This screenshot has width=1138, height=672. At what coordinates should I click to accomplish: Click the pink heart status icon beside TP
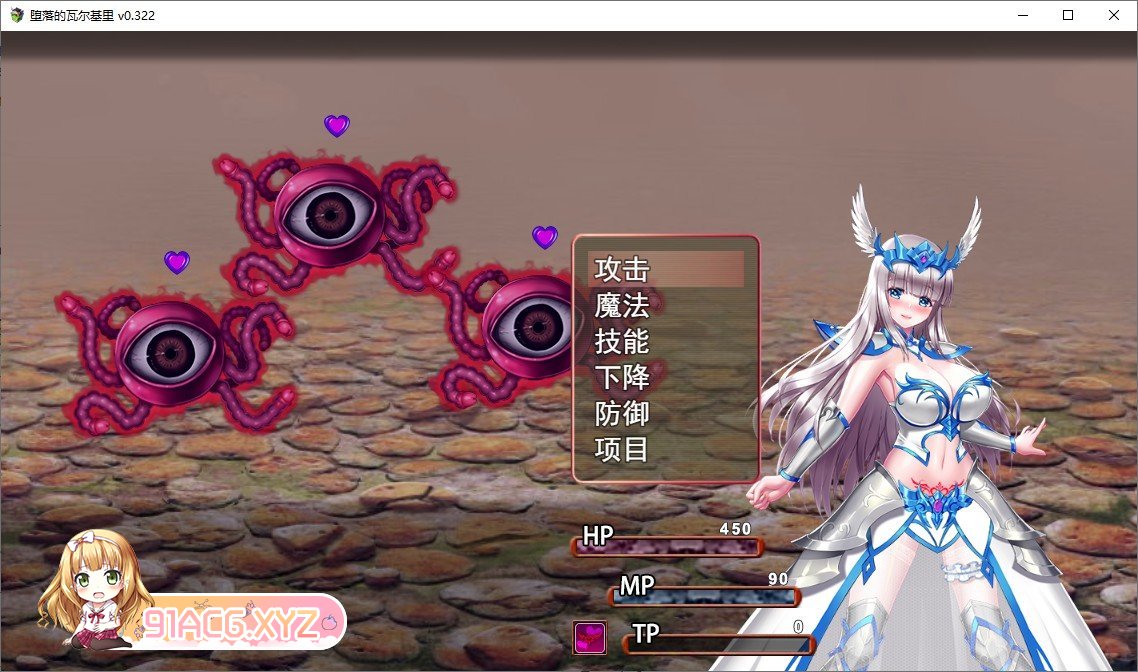coord(589,637)
